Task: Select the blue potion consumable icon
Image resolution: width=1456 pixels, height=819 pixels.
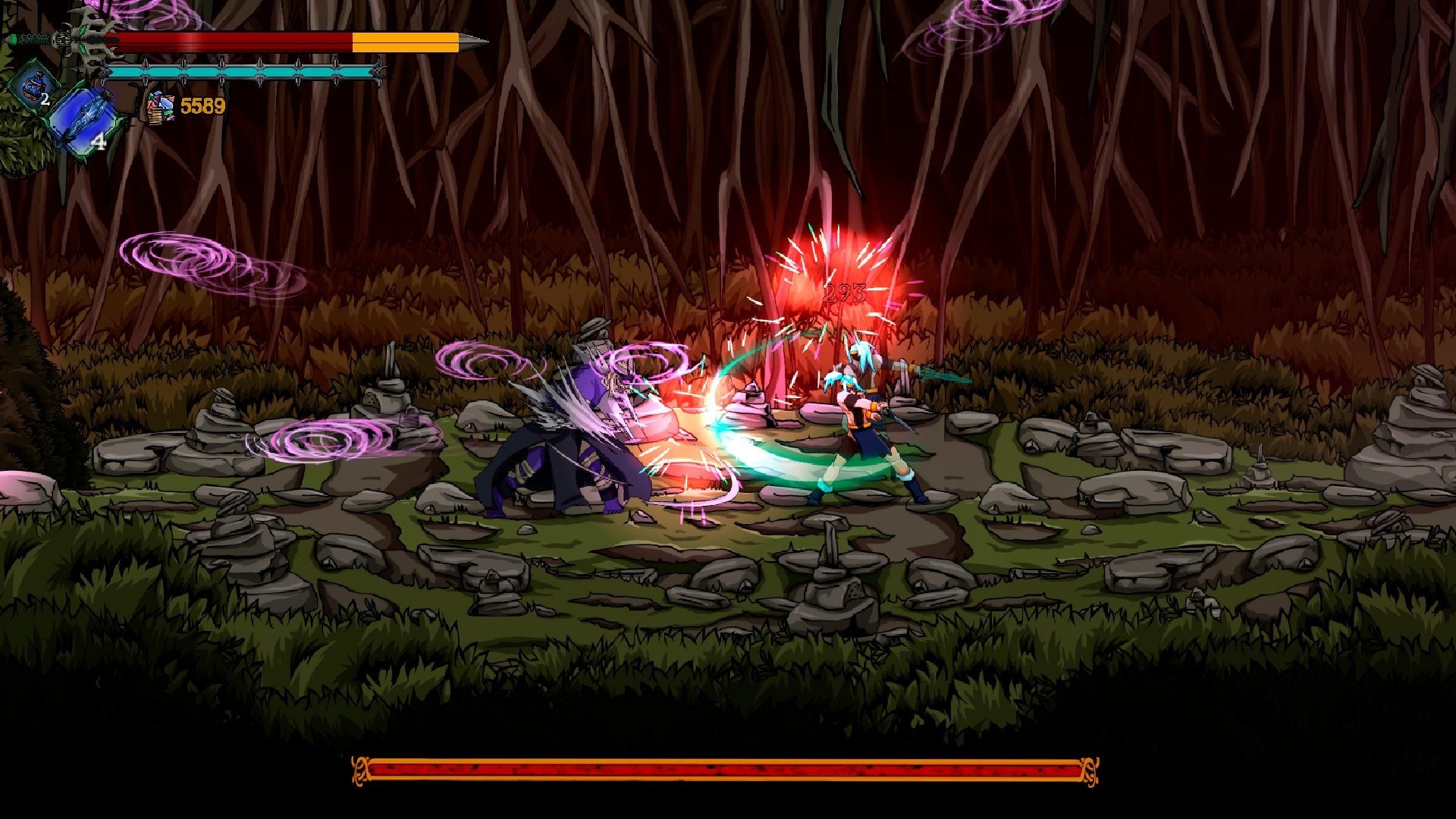Action: point(33,89)
